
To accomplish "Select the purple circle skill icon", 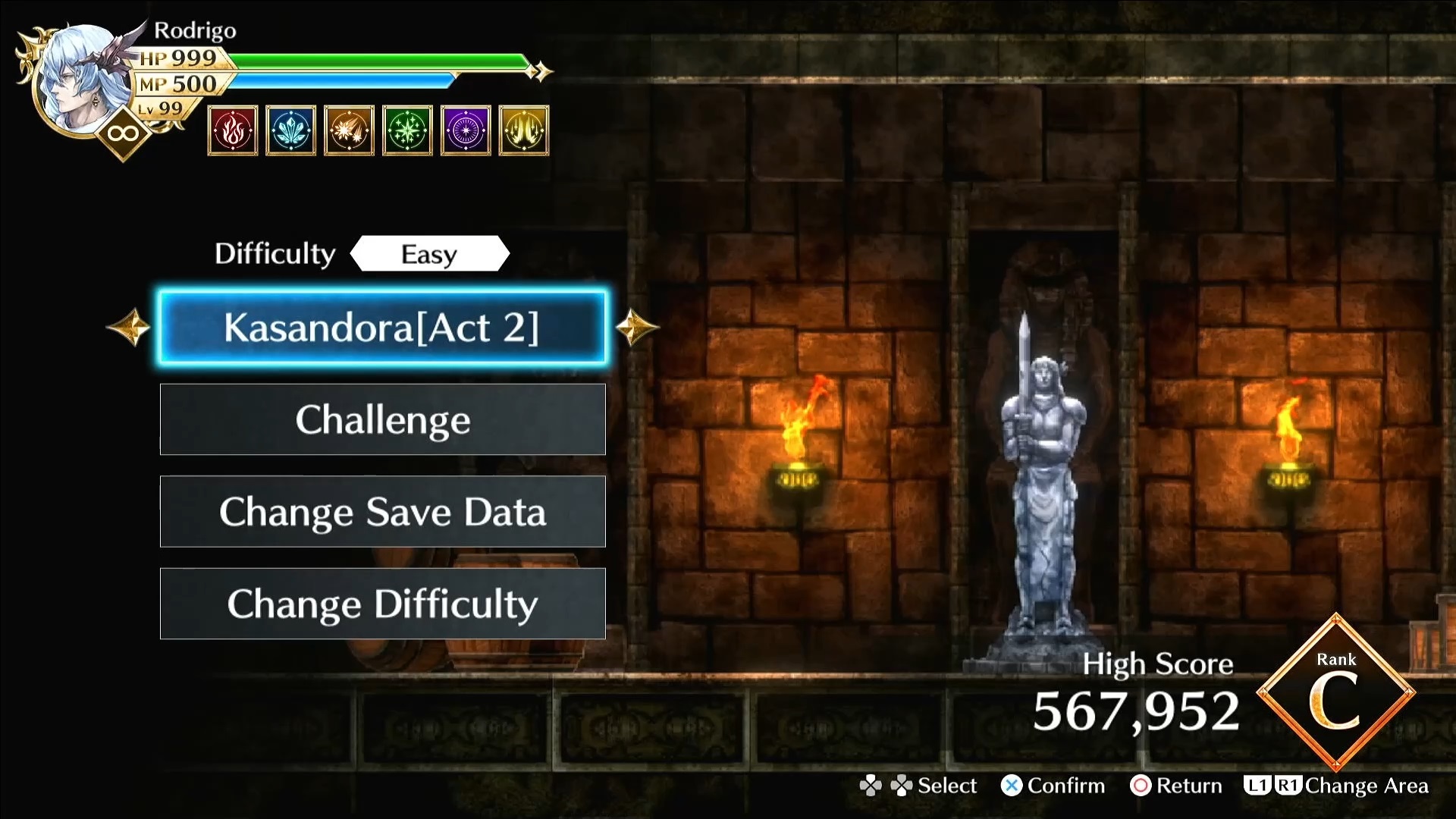I will pos(466,130).
